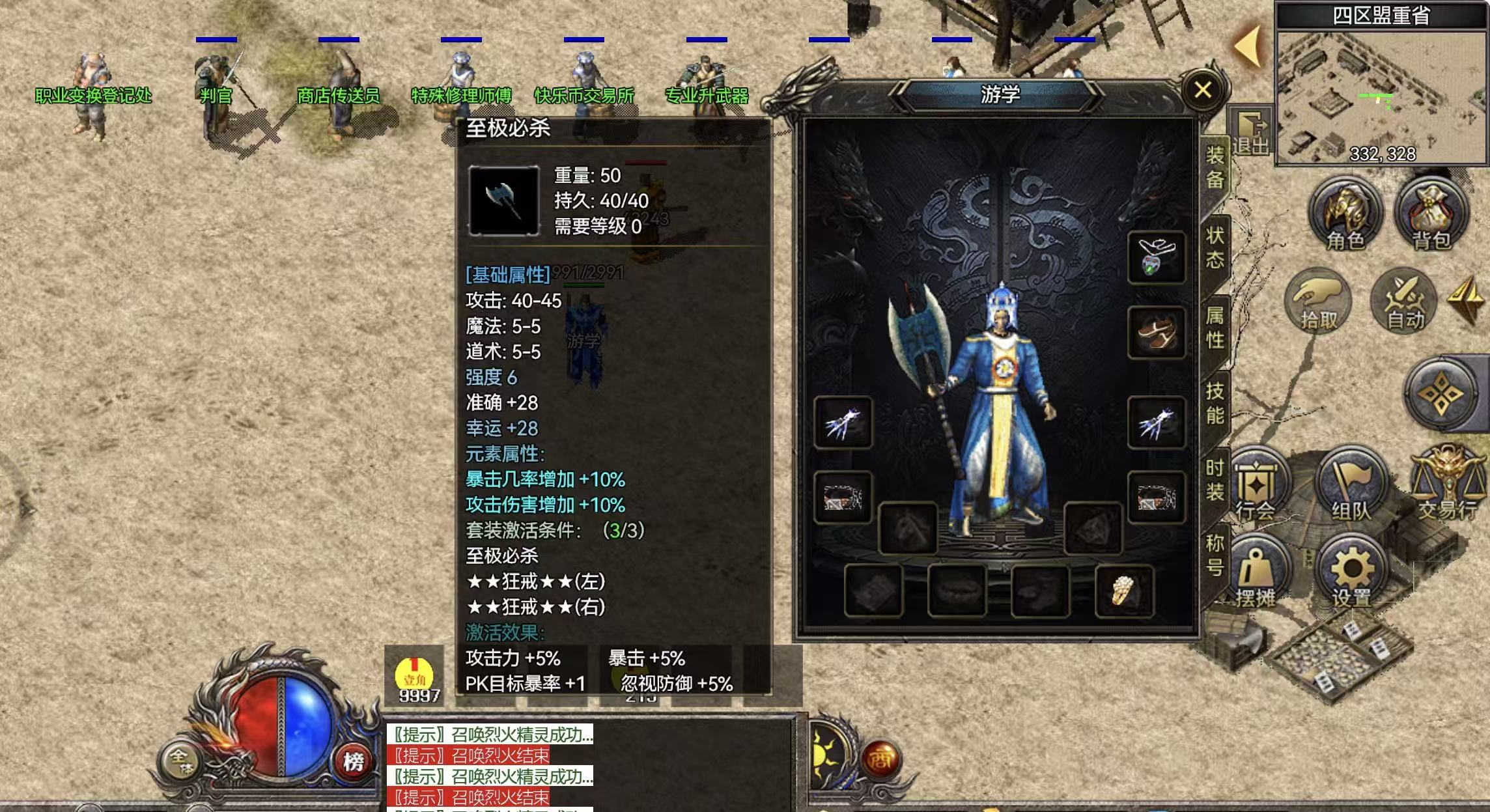This screenshot has width=1490, height=812.
Task: Tap the 拾取 pickup button
Action: (x=1318, y=301)
